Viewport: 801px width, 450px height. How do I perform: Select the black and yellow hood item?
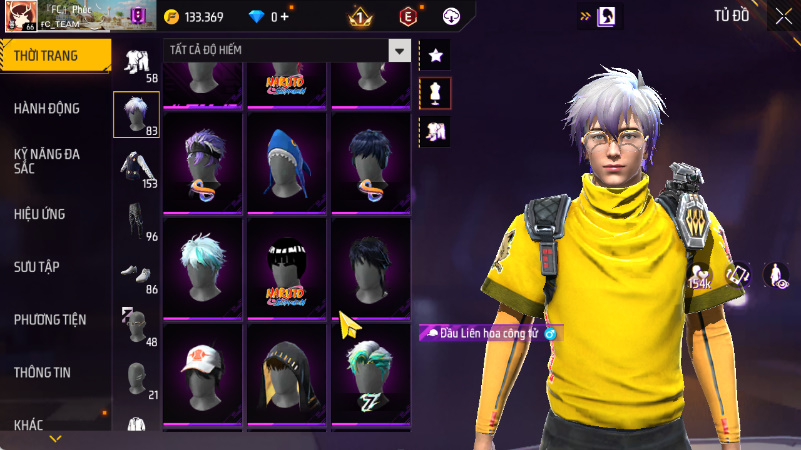tap(289, 374)
